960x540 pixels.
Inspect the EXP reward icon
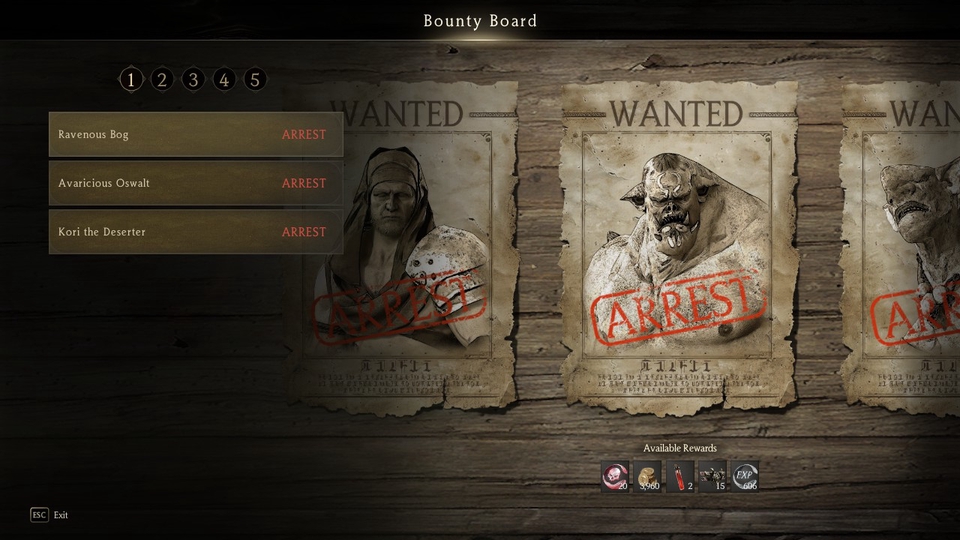click(x=745, y=476)
